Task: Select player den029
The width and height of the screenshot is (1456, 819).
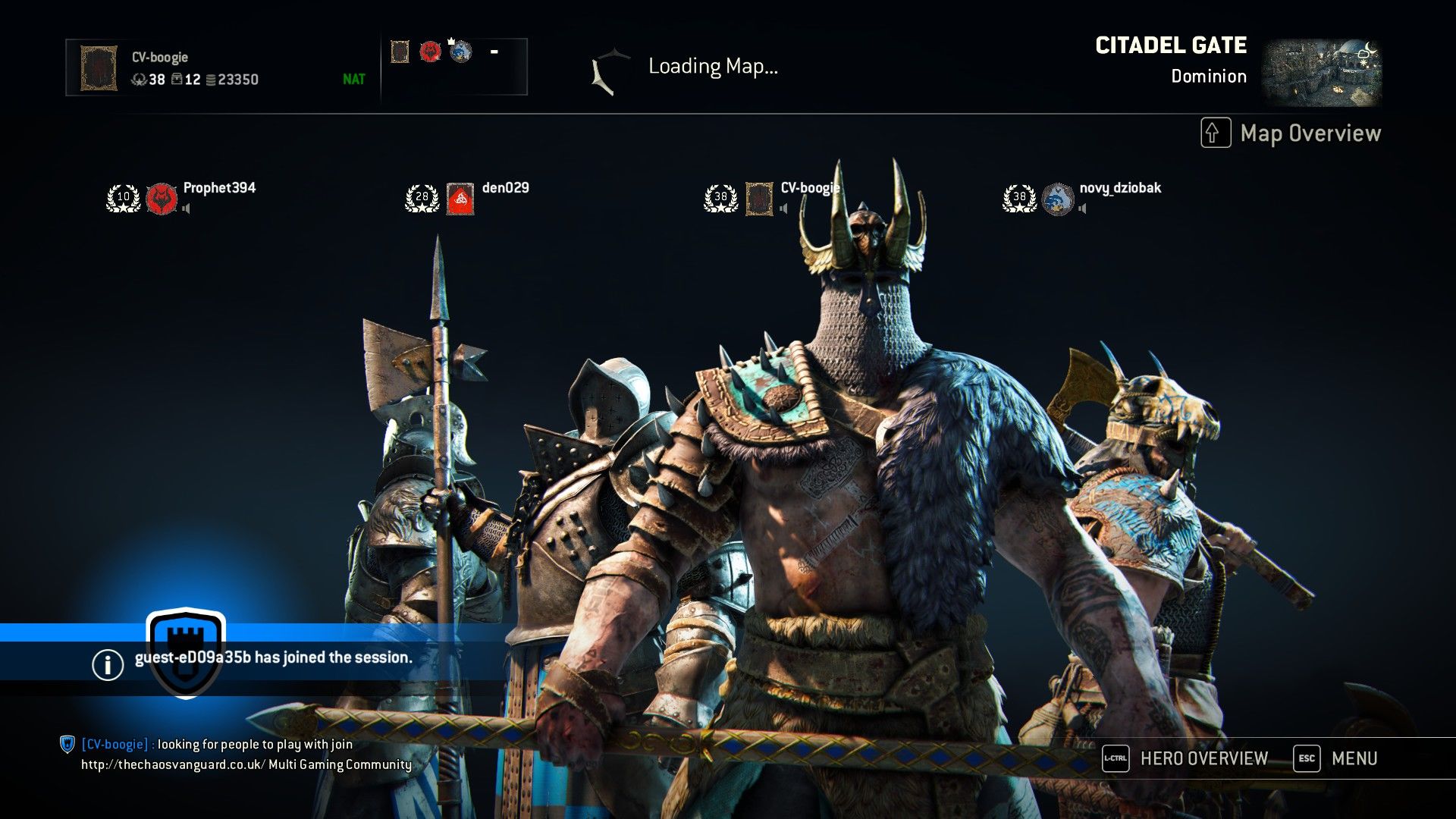Action: point(505,188)
